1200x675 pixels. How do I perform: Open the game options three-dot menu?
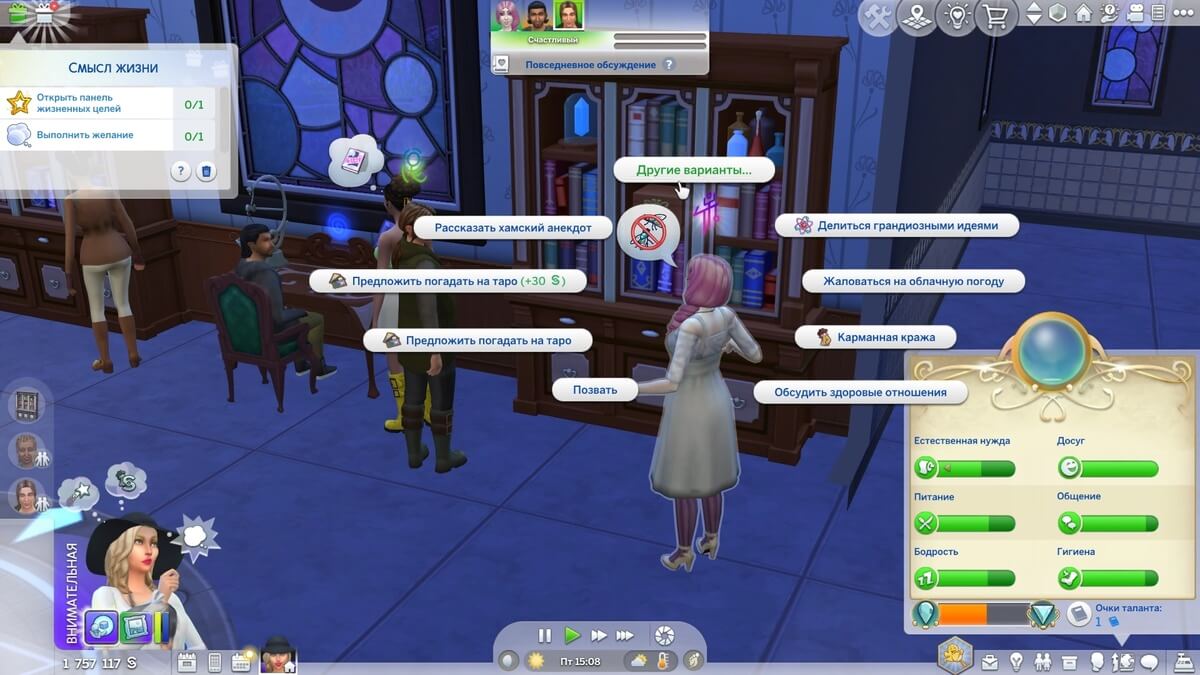click(x=1184, y=14)
